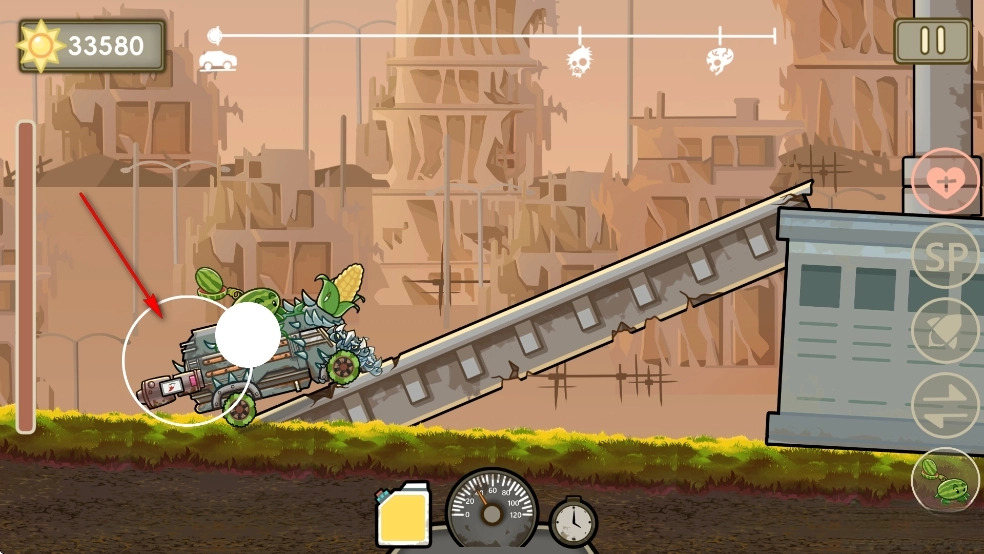Use the heart heal button

pyautogui.click(x=945, y=181)
